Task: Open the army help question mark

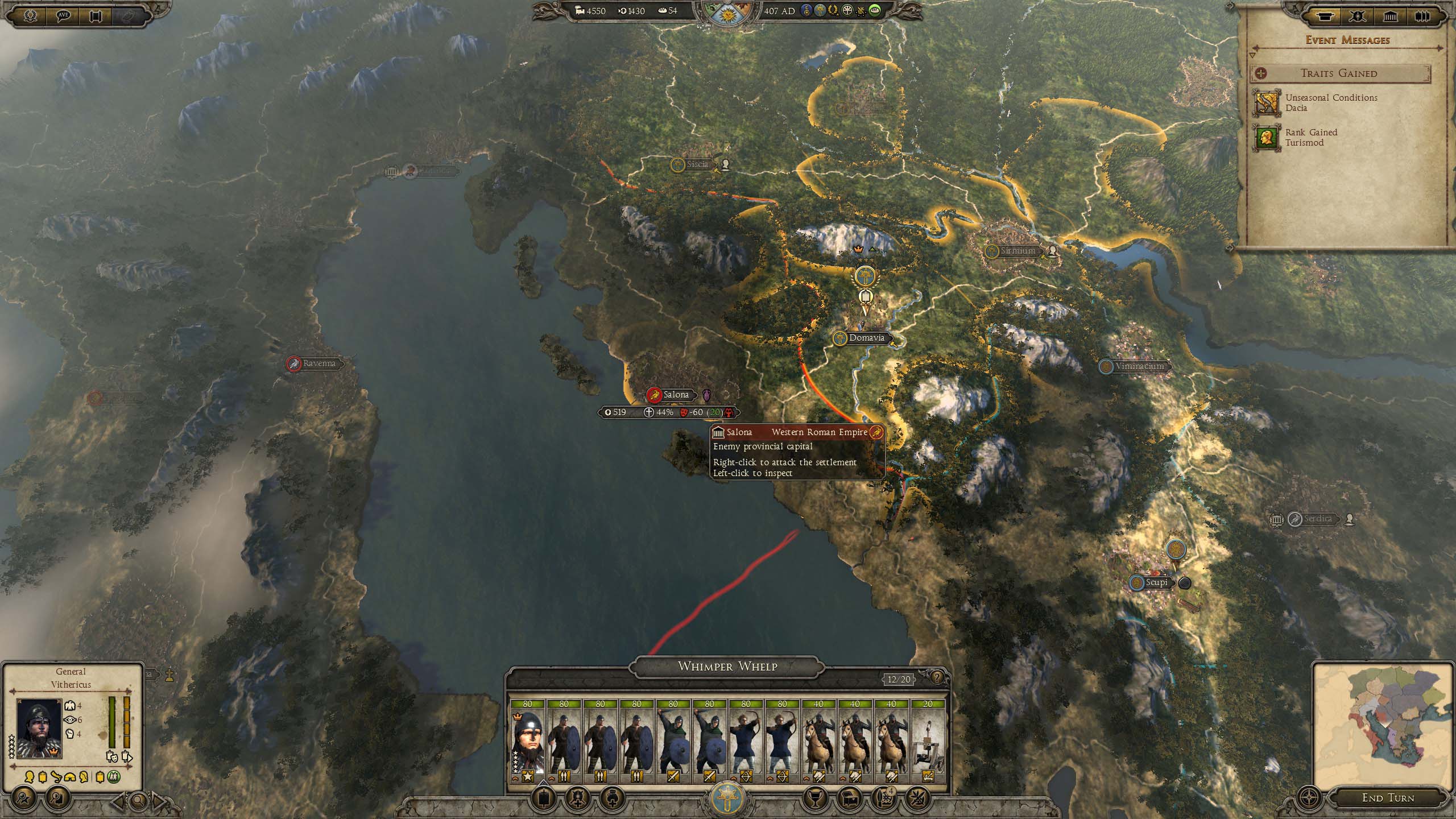Action: point(937,677)
